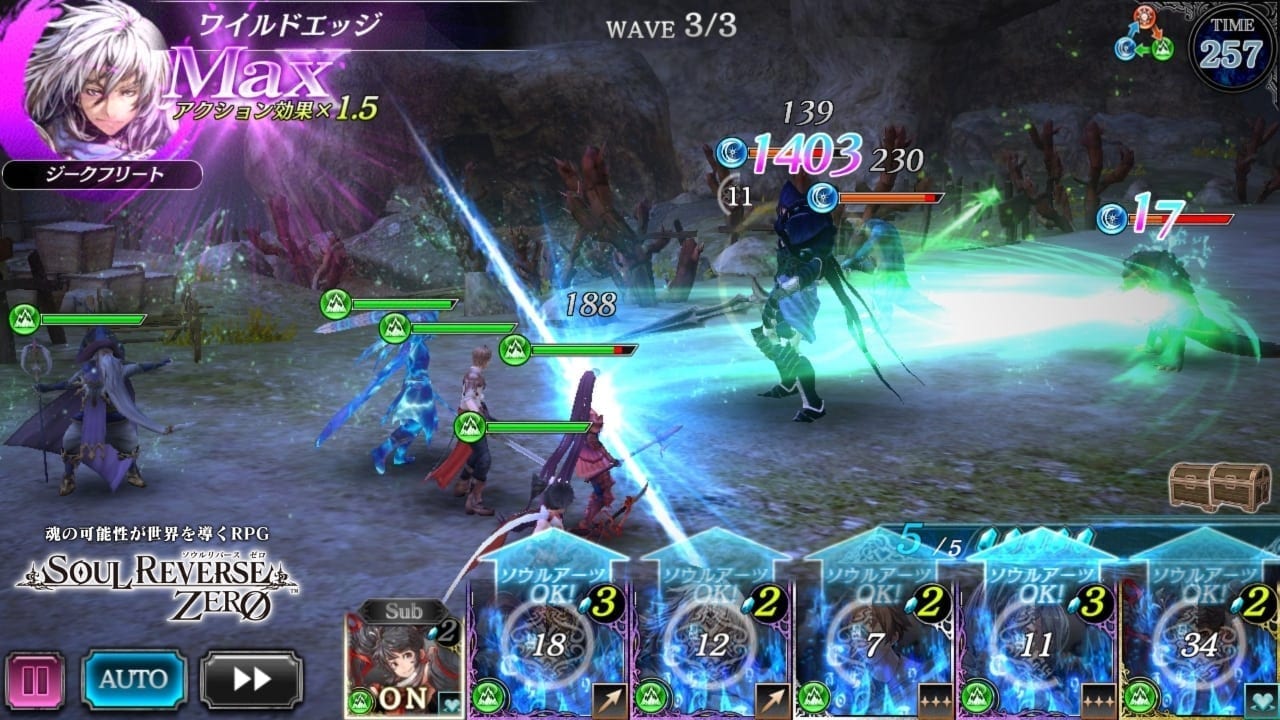
Task: Activate the fast-forward speed button
Action: click(x=251, y=680)
